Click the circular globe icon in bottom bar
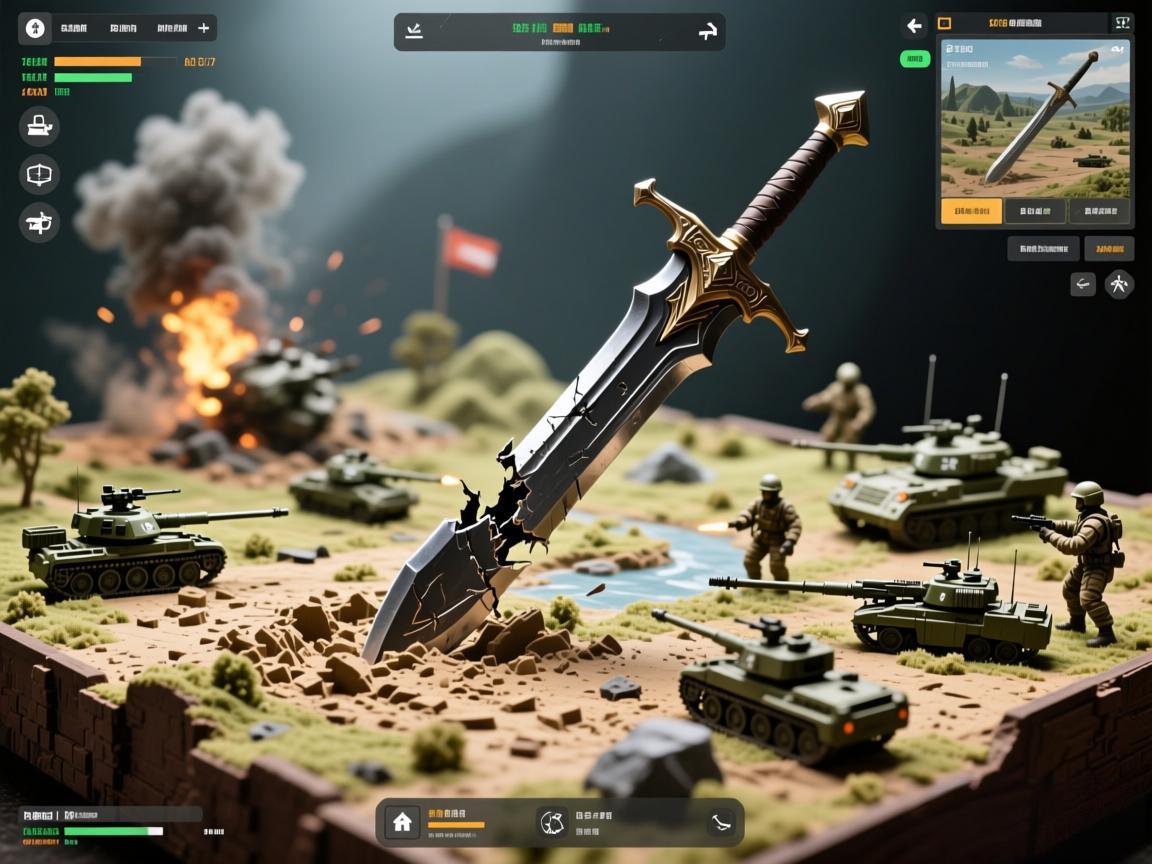This screenshot has height=864, width=1152. tap(551, 822)
